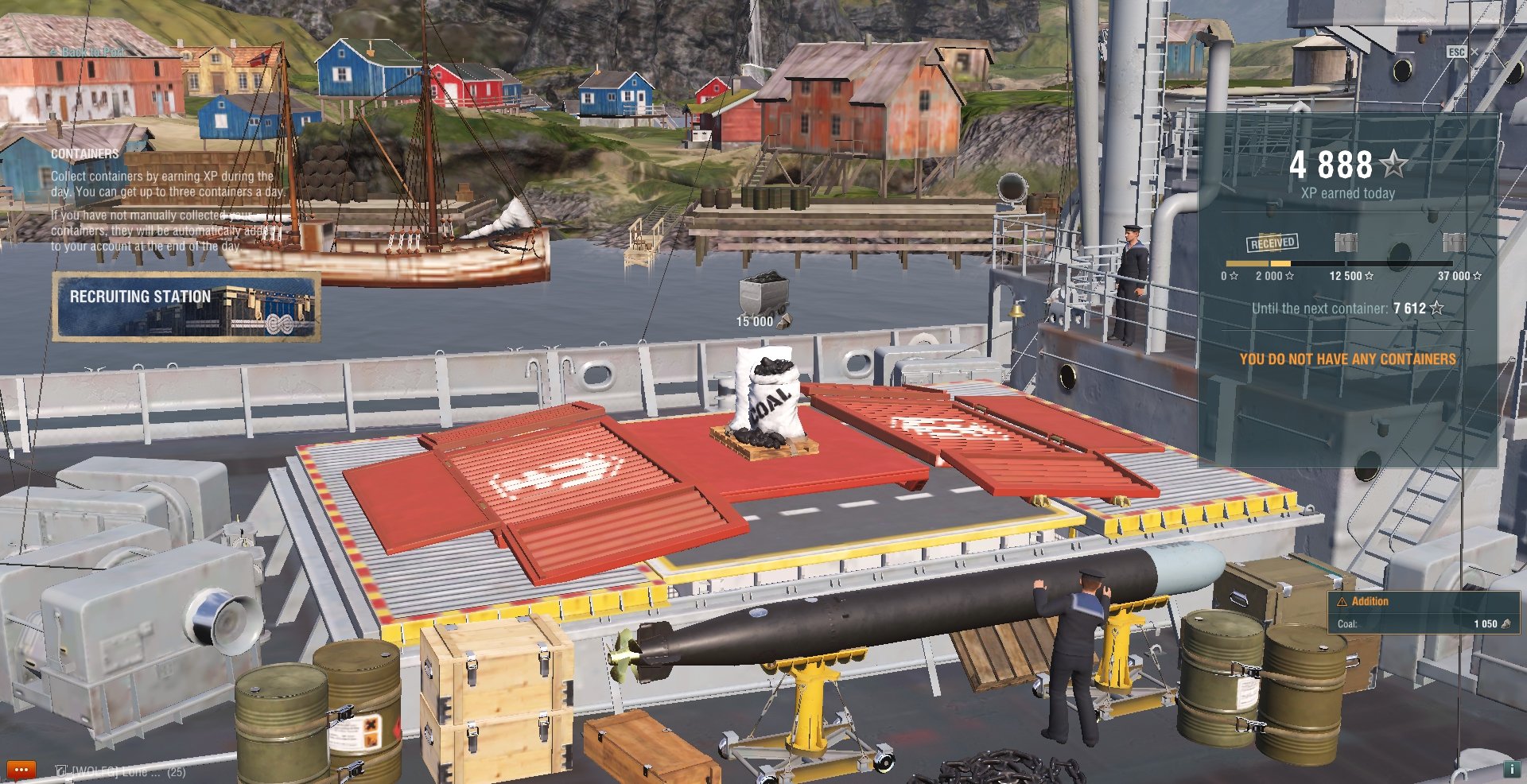
Task: Click the info icon in the corner
Action: point(1511,769)
